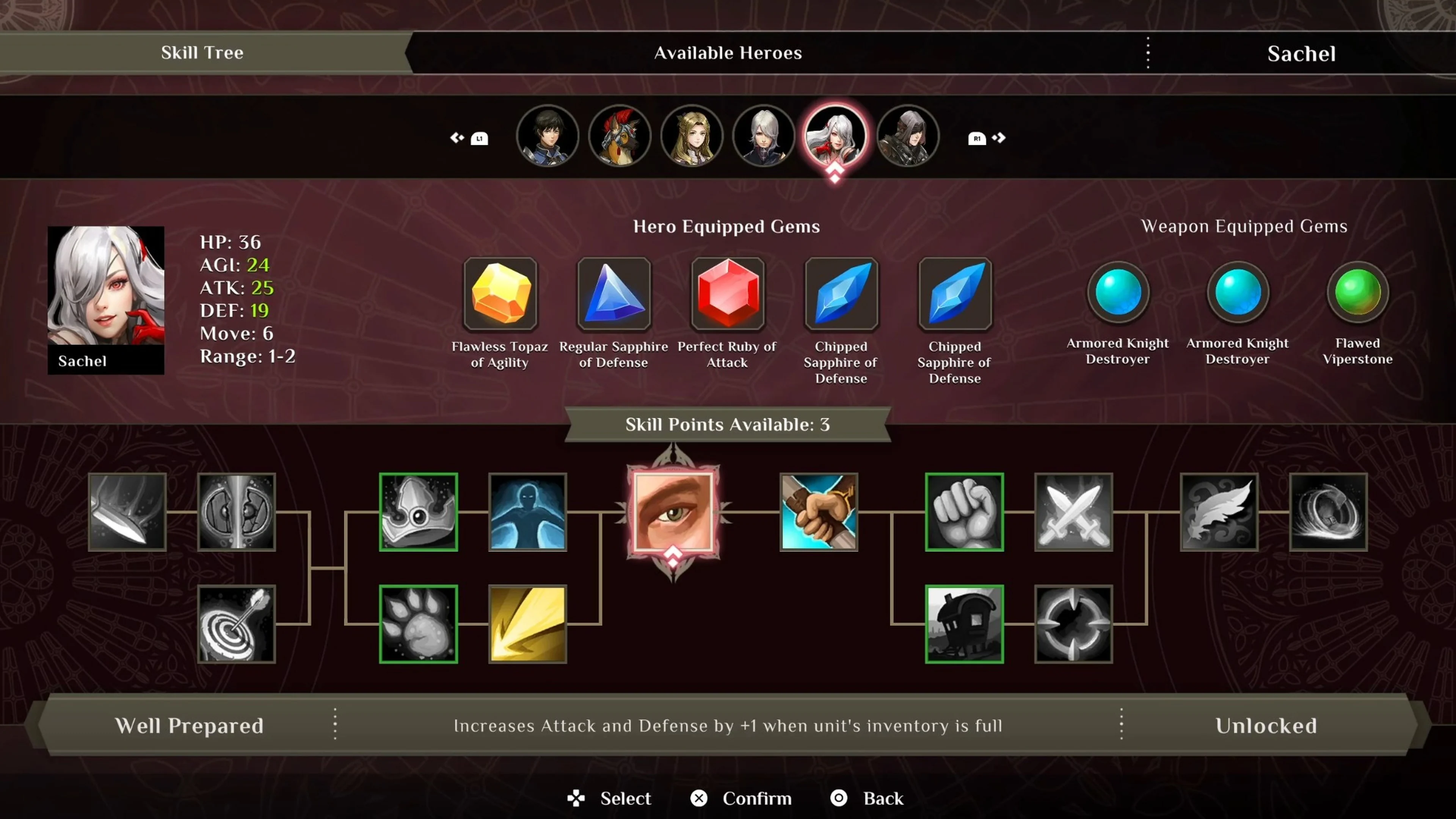Select the crown skill in the tree

click(418, 511)
